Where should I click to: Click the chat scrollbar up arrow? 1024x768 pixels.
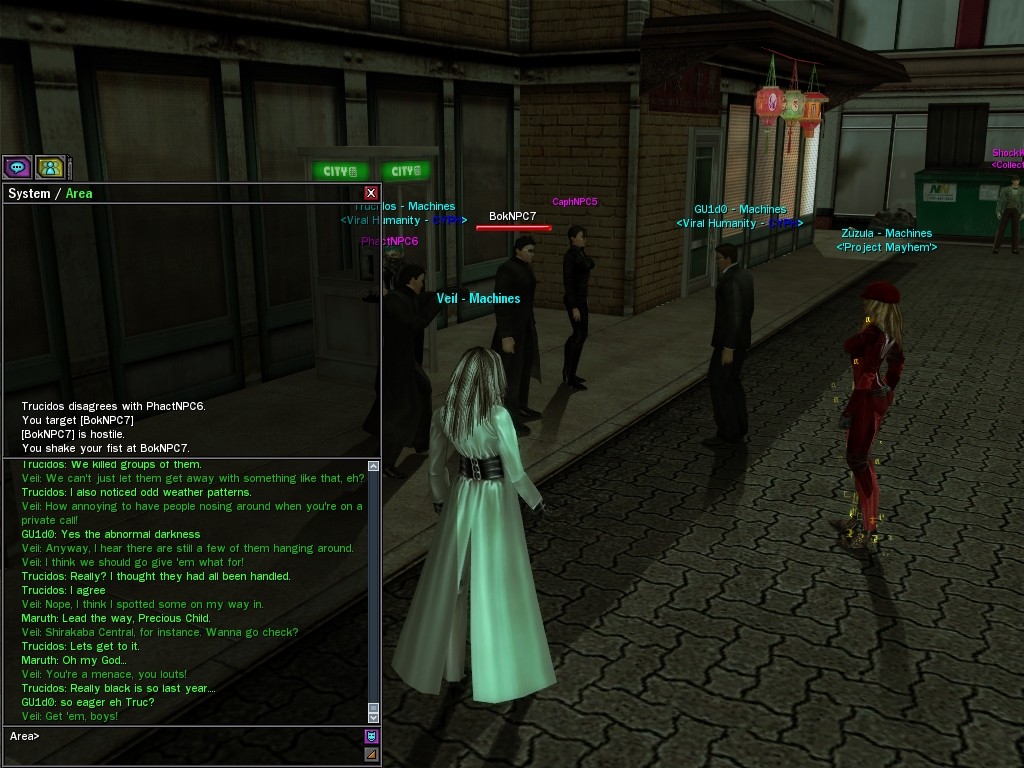click(x=374, y=466)
